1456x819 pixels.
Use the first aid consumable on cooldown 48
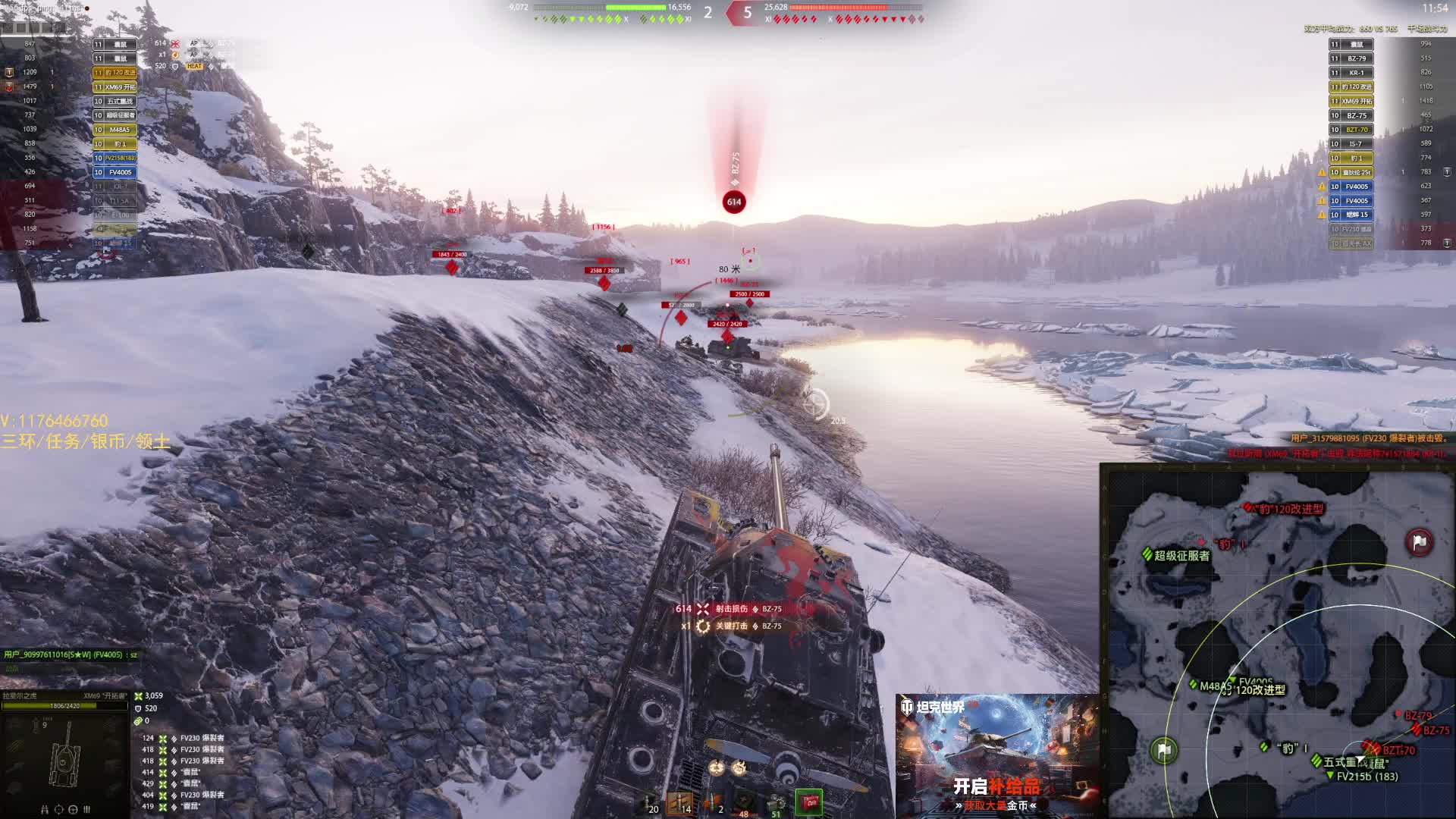744,803
